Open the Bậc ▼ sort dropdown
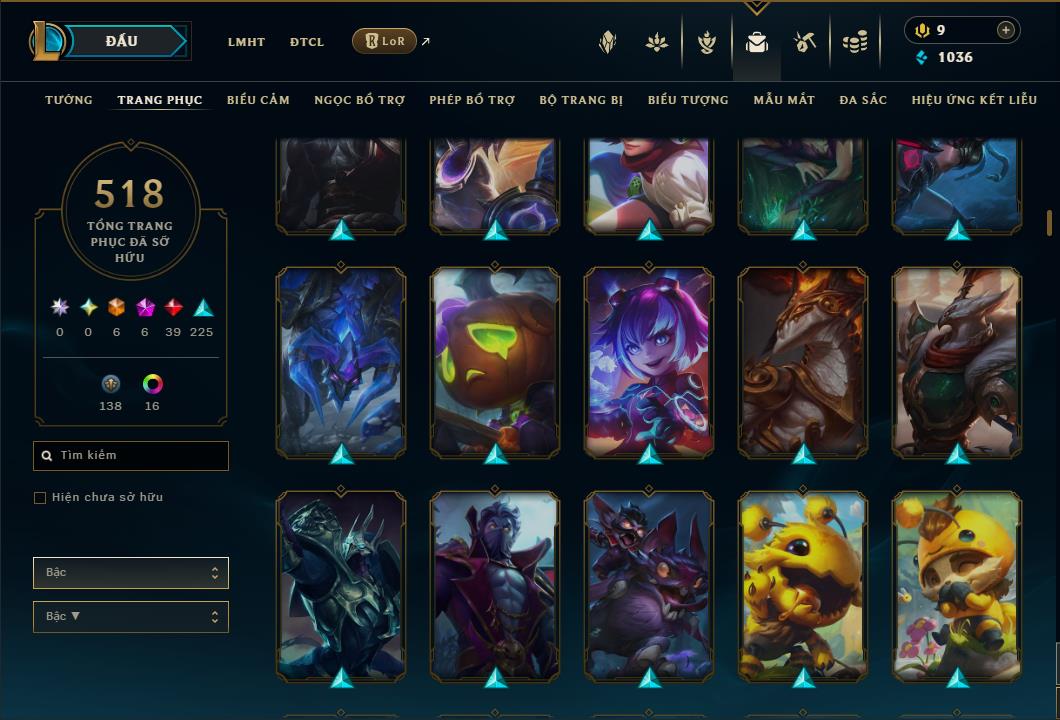Image resolution: width=1060 pixels, height=720 pixels. pyautogui.click(x=131, y=617)
